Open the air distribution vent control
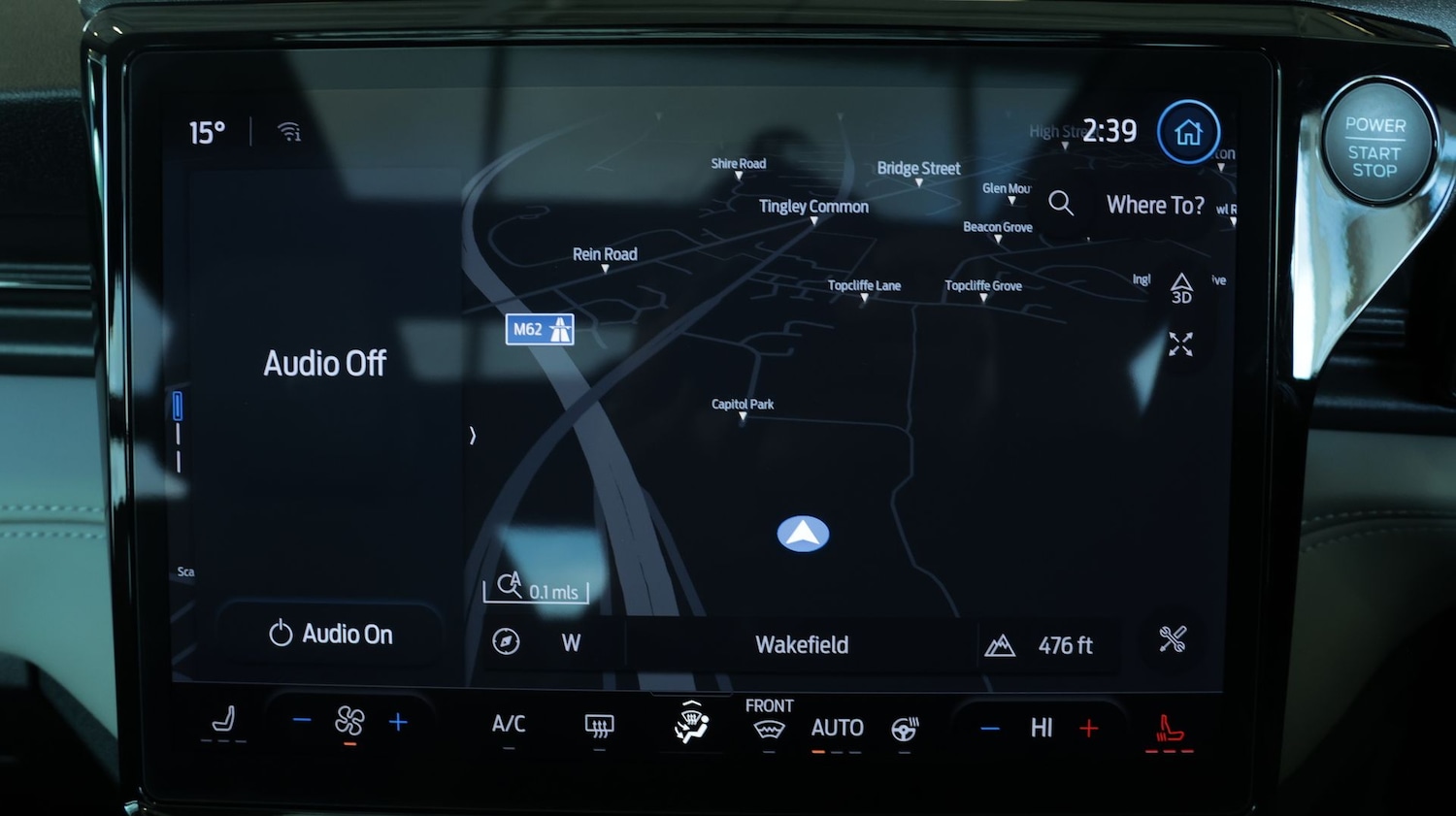This screenshot has height=816, width=1456. [x=691, y=724]
